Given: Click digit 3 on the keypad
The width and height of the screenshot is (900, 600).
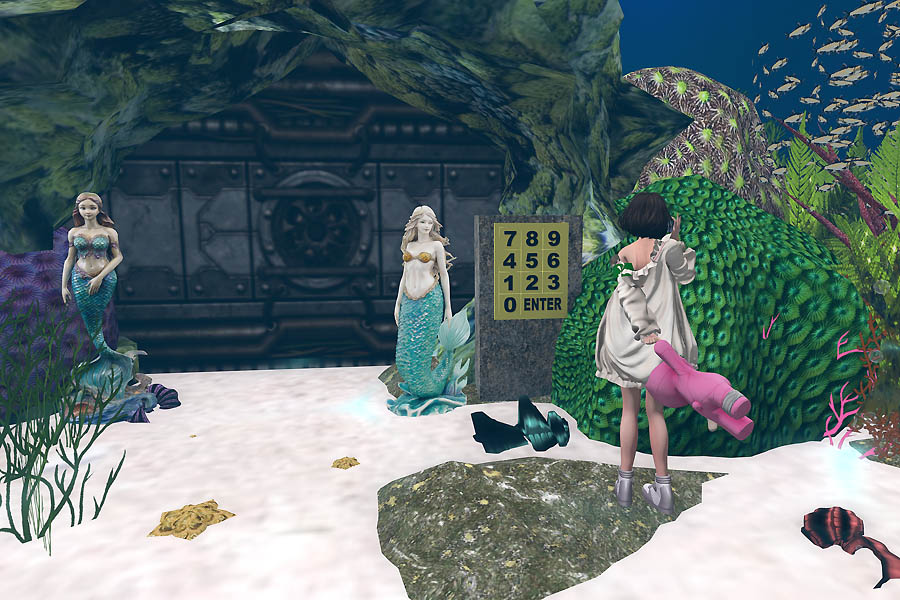Looking at the screenshot, I should point(553,282).
